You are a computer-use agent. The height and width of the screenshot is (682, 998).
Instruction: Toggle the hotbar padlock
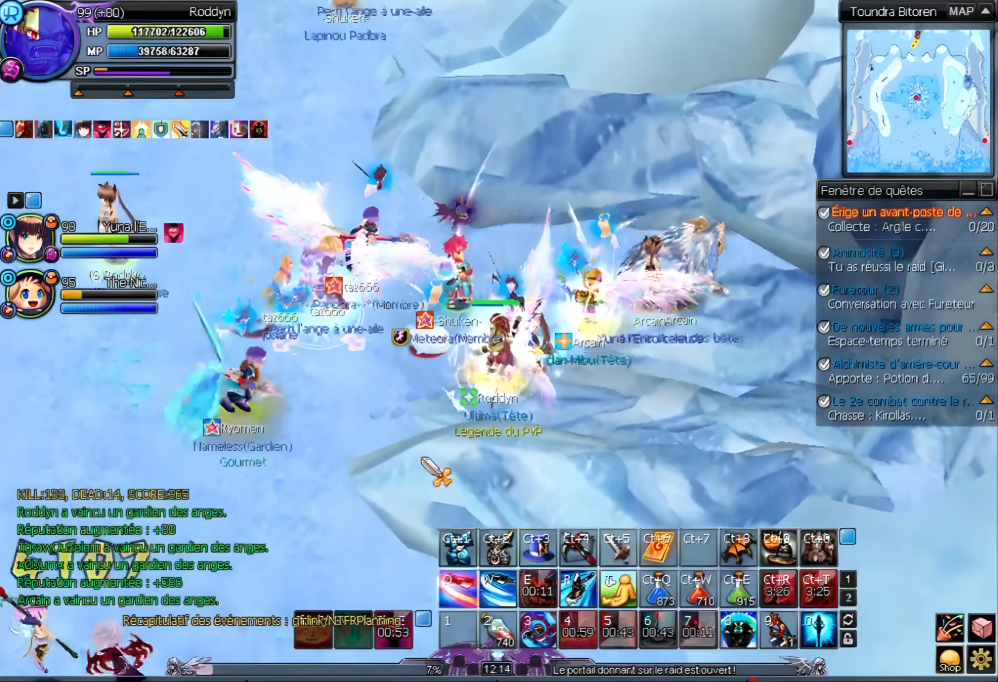coord(847,639)
